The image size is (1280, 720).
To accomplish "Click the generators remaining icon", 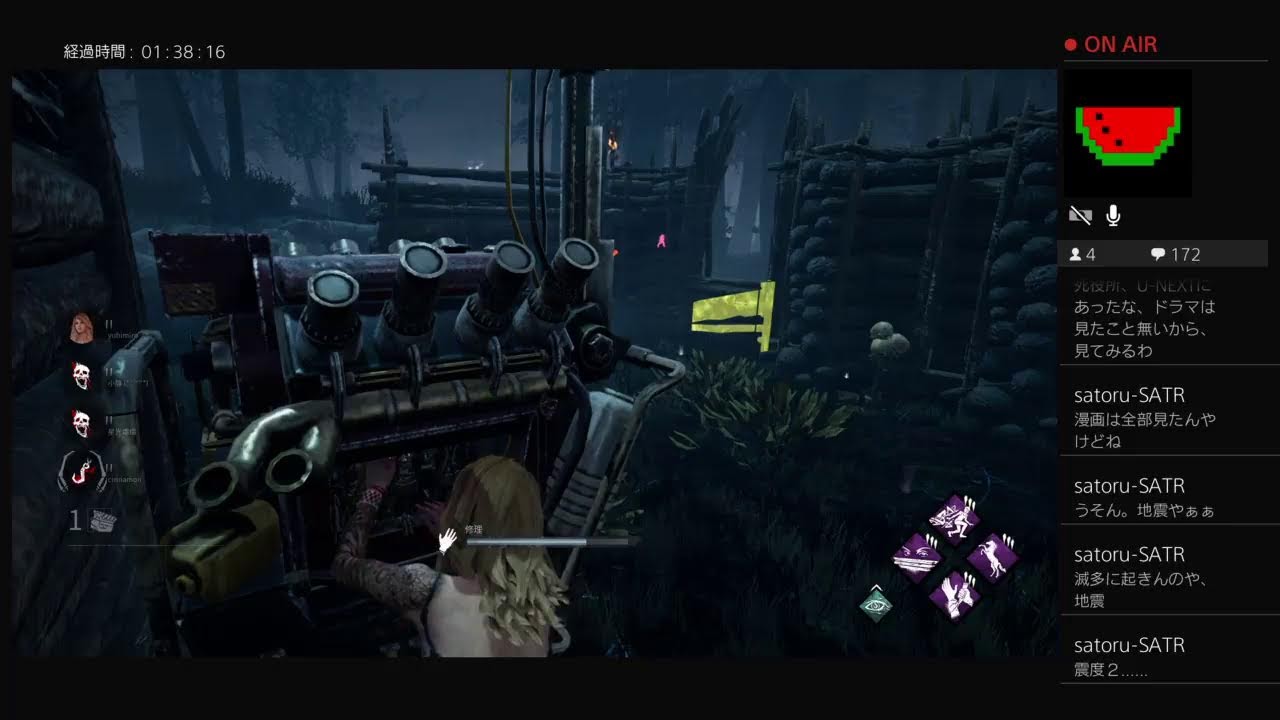I will (103, 520).
